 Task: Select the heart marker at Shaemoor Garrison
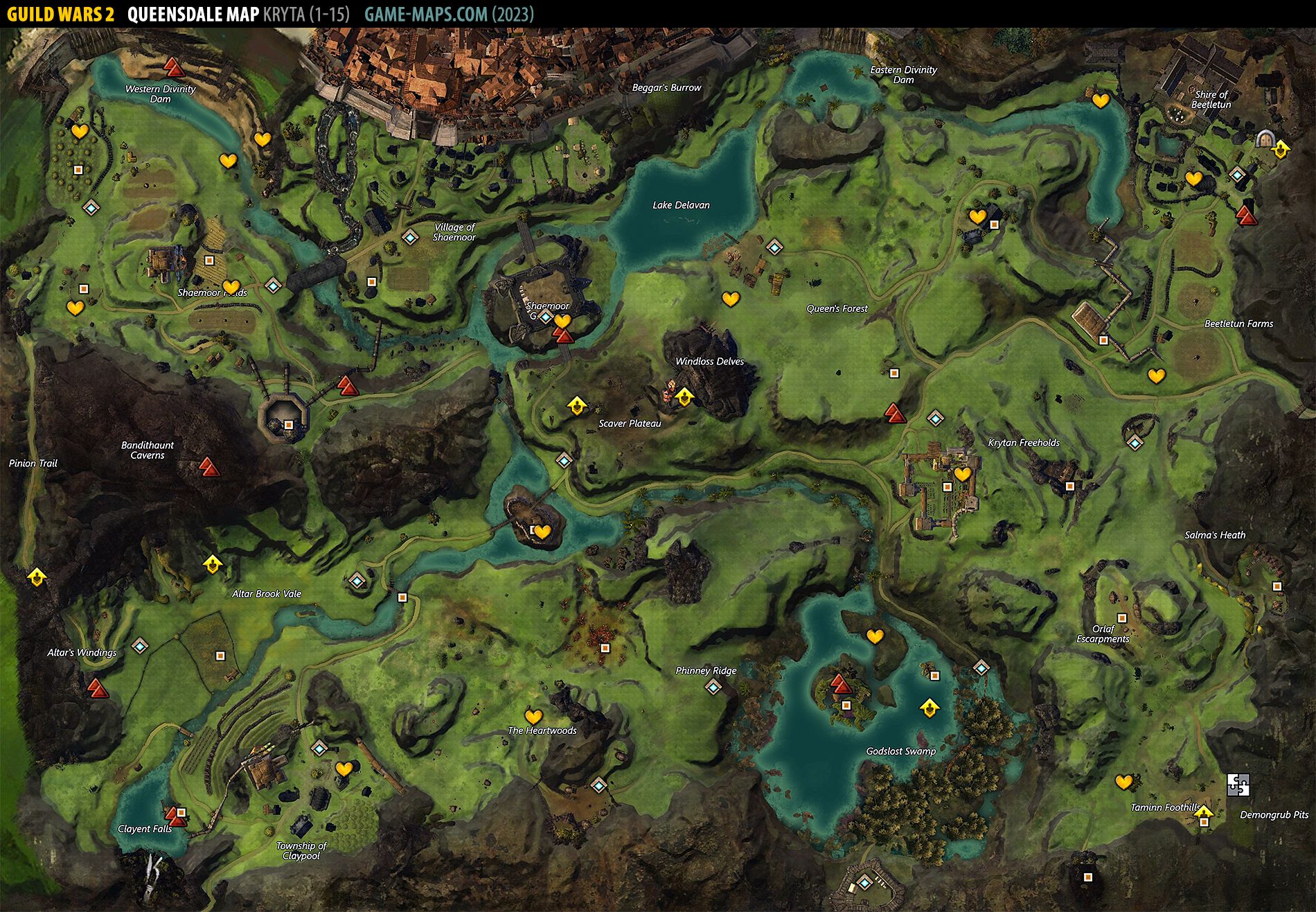[x=562, y=321]
